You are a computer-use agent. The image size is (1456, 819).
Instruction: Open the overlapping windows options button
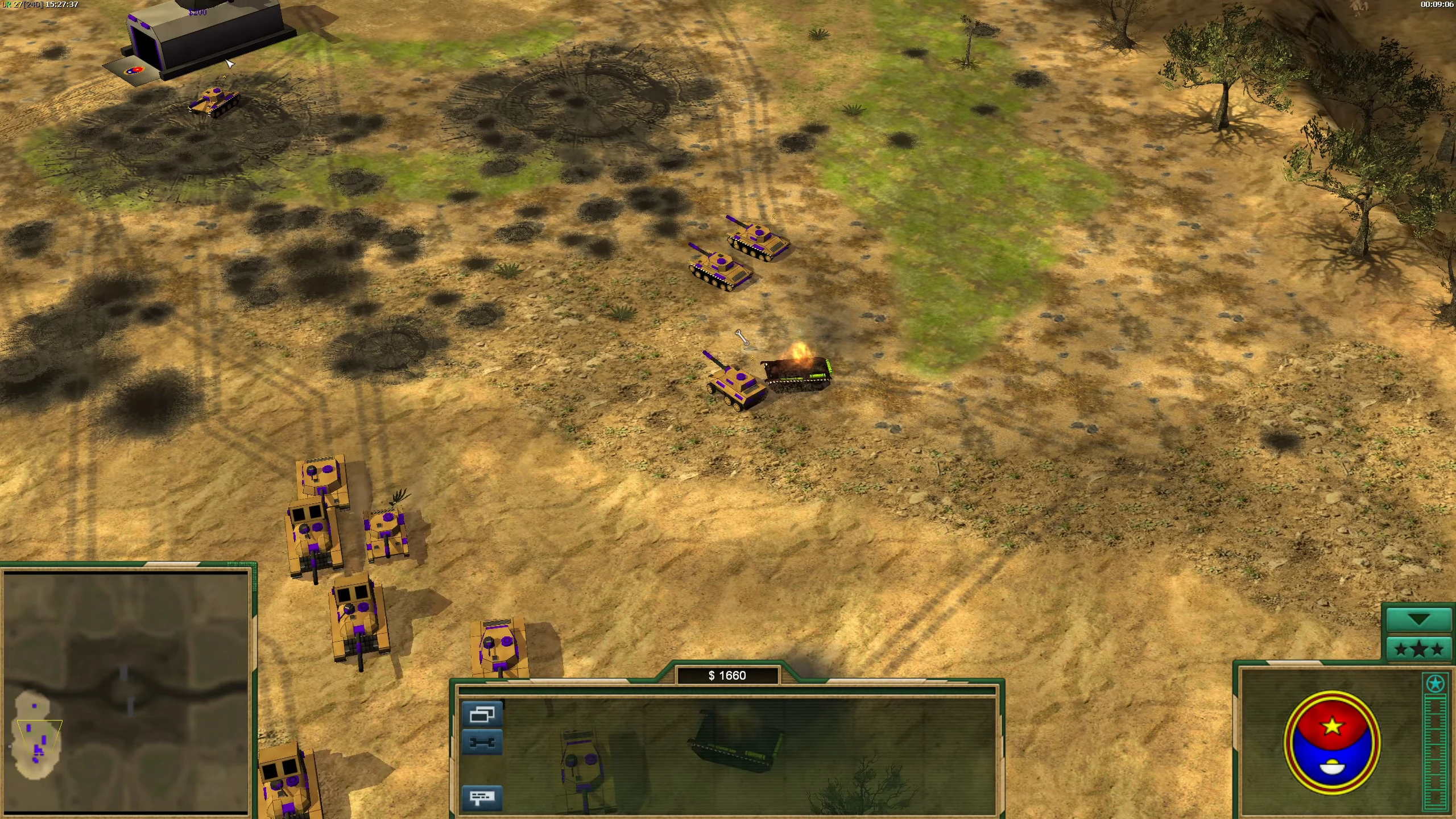click(482, 715)
